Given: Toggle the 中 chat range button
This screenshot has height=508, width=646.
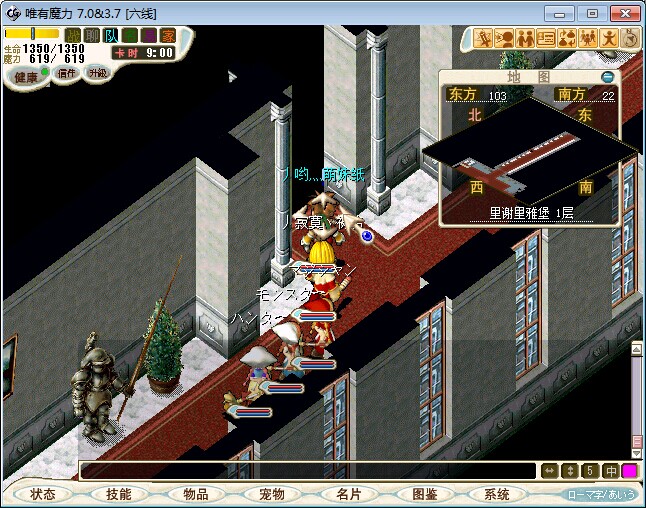Looking at the screenshot, I should coord(611,471).
